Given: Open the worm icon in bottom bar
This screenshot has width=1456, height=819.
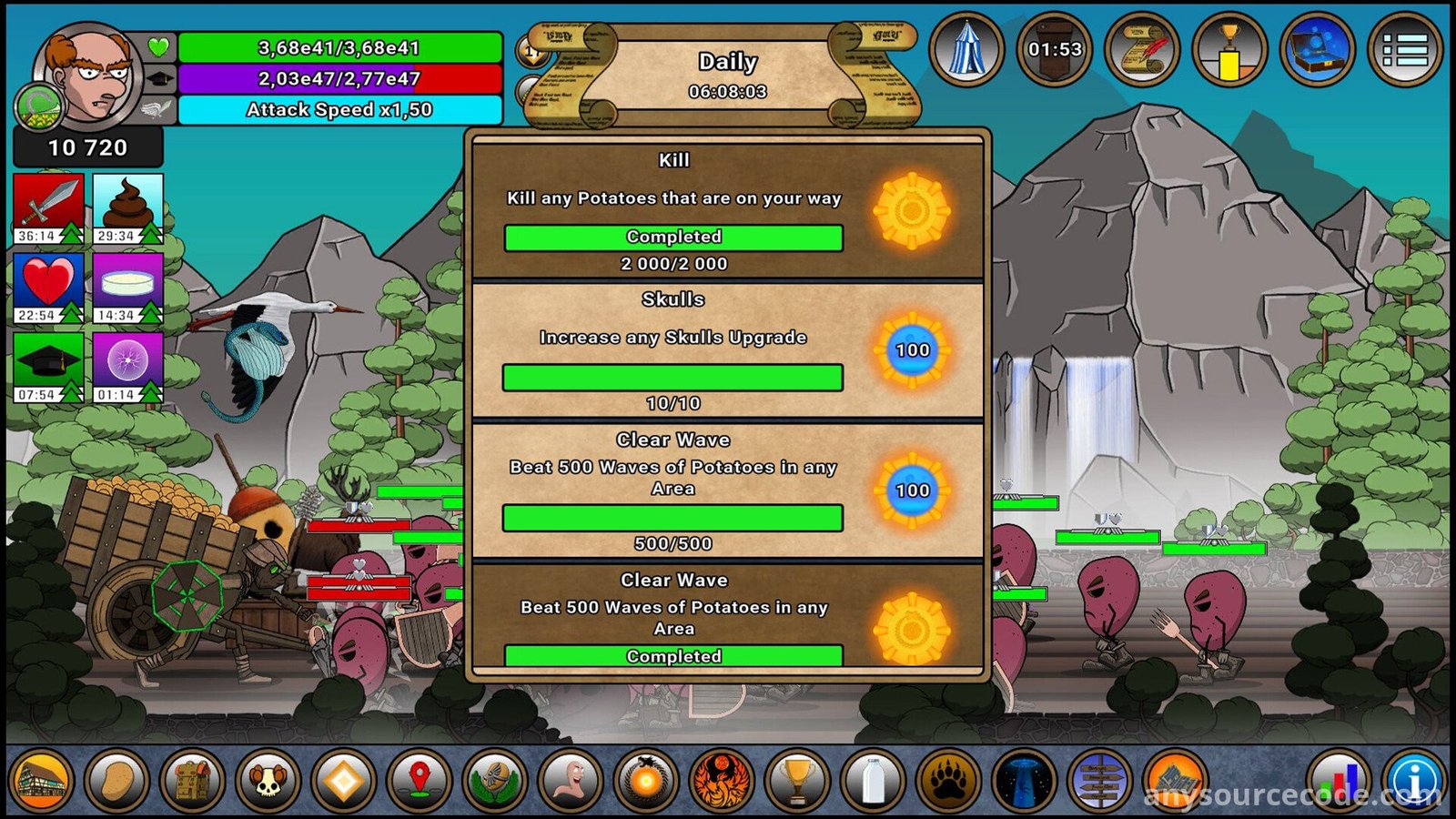Looking at the screenshot, I should 570,781.
